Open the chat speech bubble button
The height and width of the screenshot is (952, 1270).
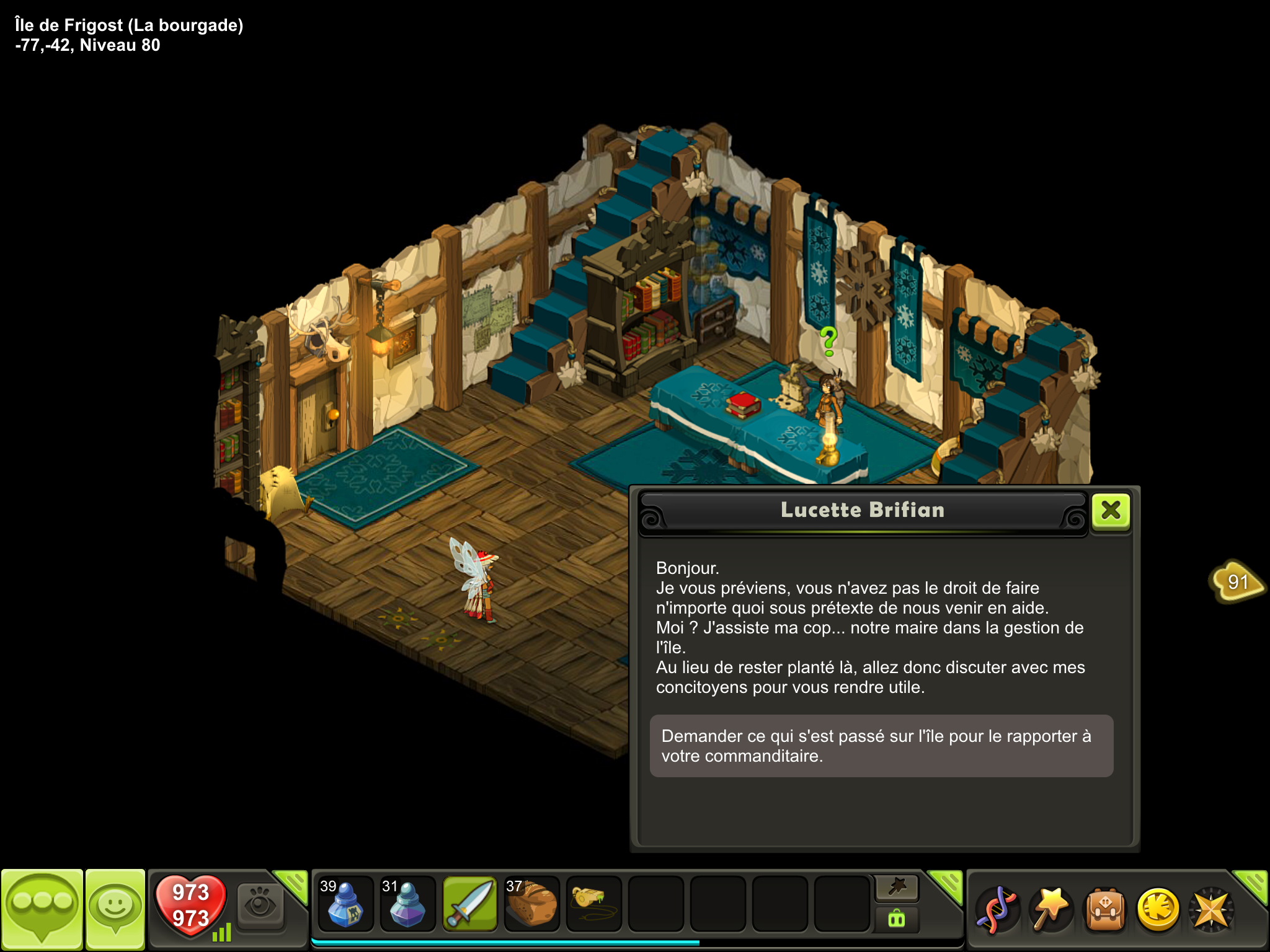point(42,909)
